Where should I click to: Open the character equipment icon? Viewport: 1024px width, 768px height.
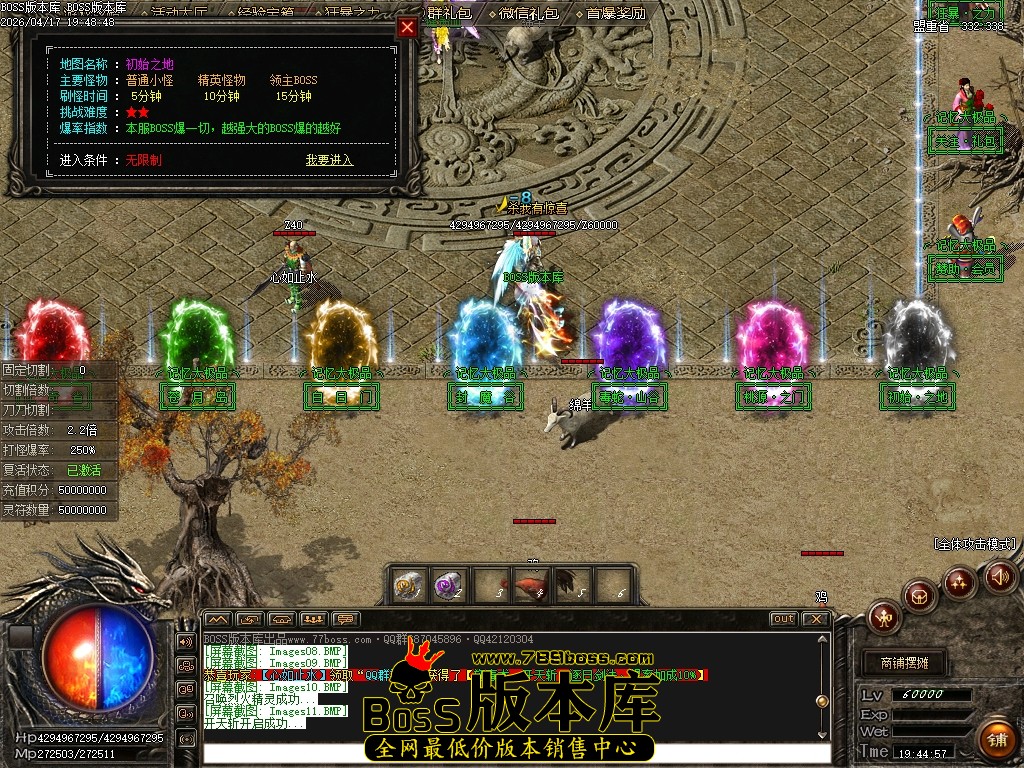click(x=885, y=617)
